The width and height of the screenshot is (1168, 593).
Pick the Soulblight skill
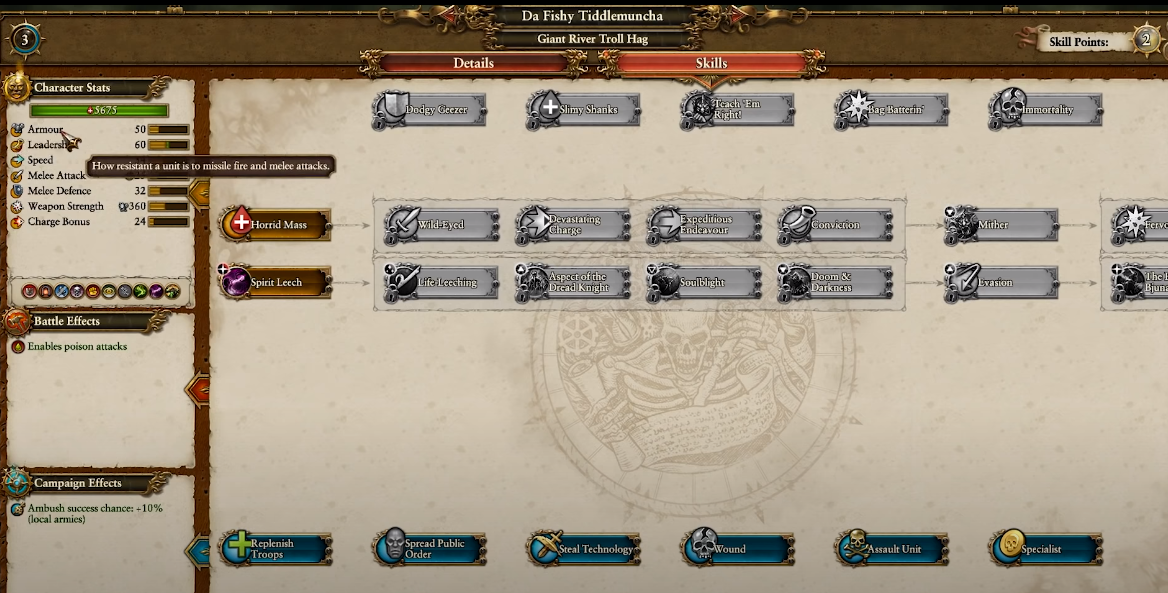pyautogui.click(x=705, y=283)
